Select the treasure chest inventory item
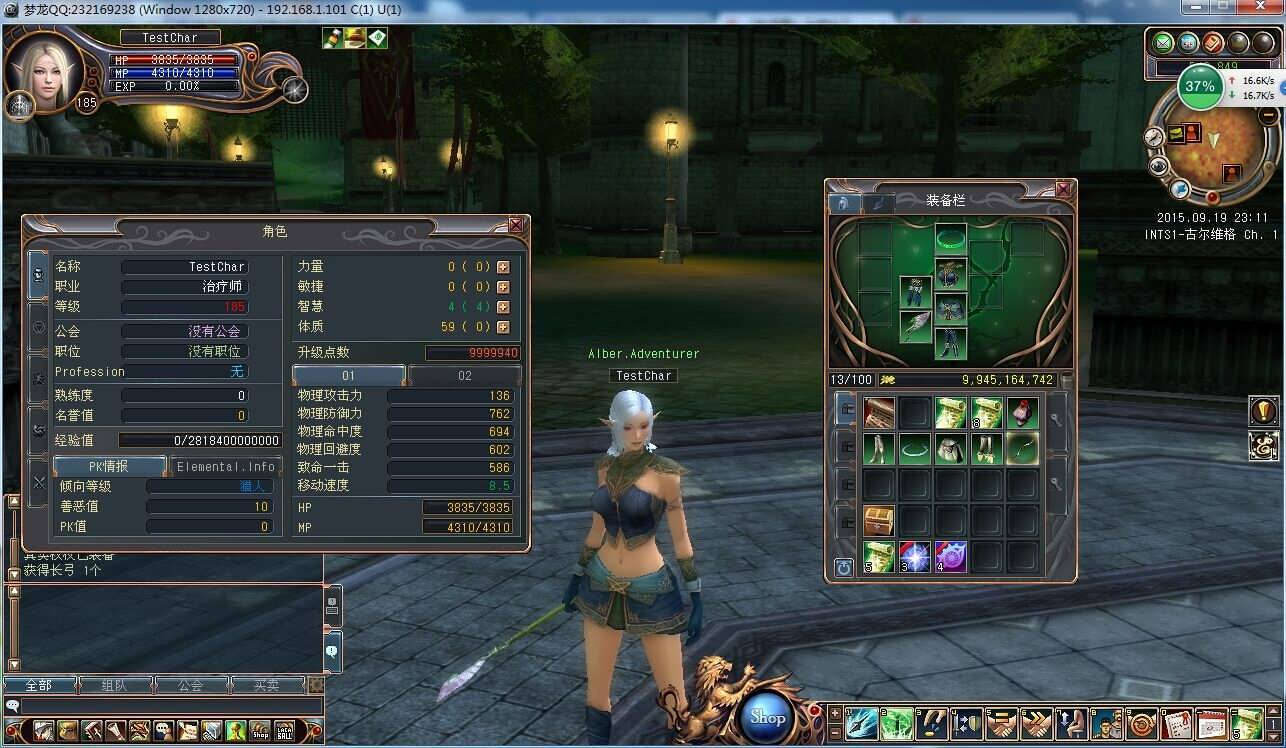 tap(879, 520)
